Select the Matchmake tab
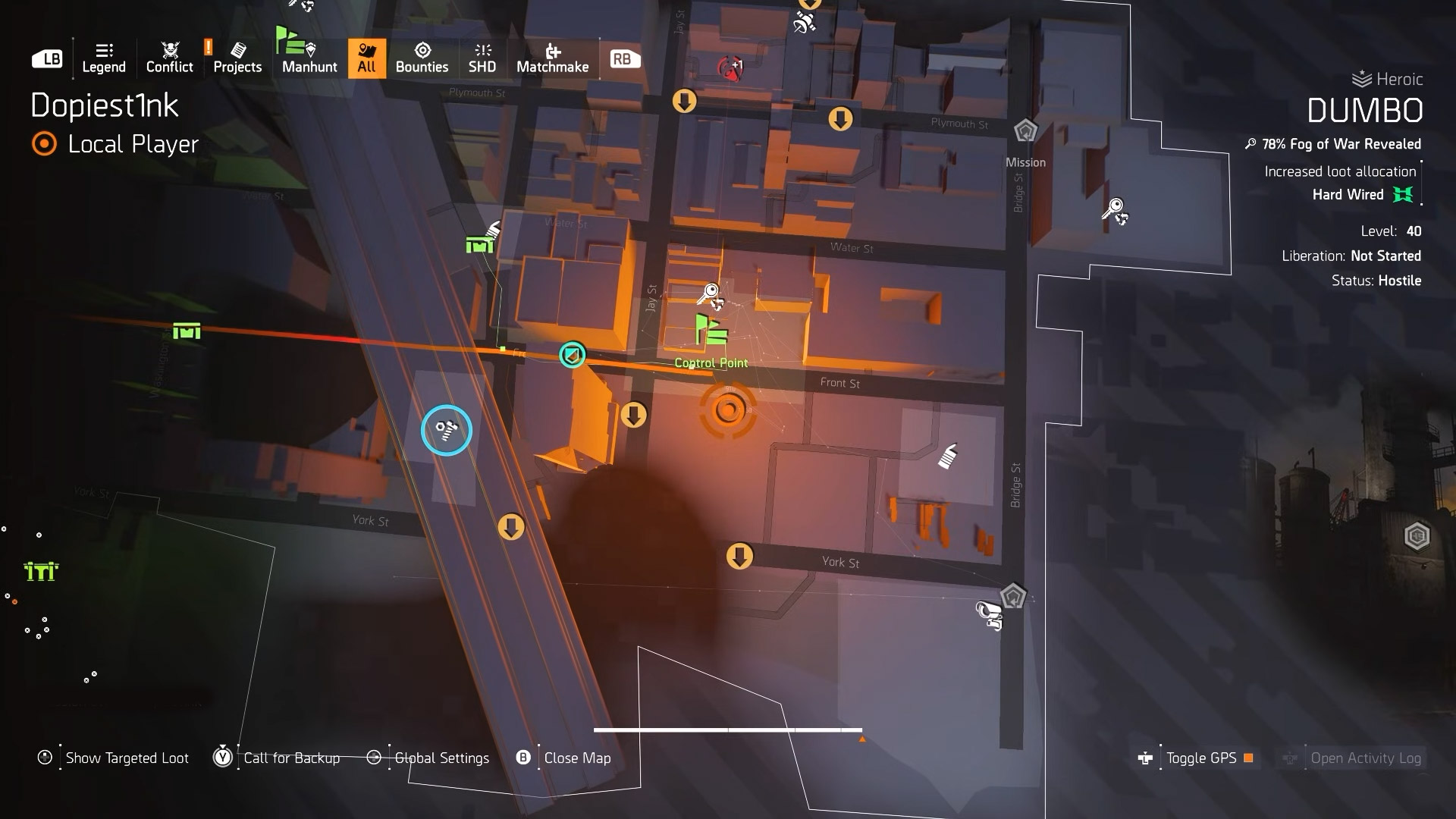1456x819 pixels. tap(552, 58)
